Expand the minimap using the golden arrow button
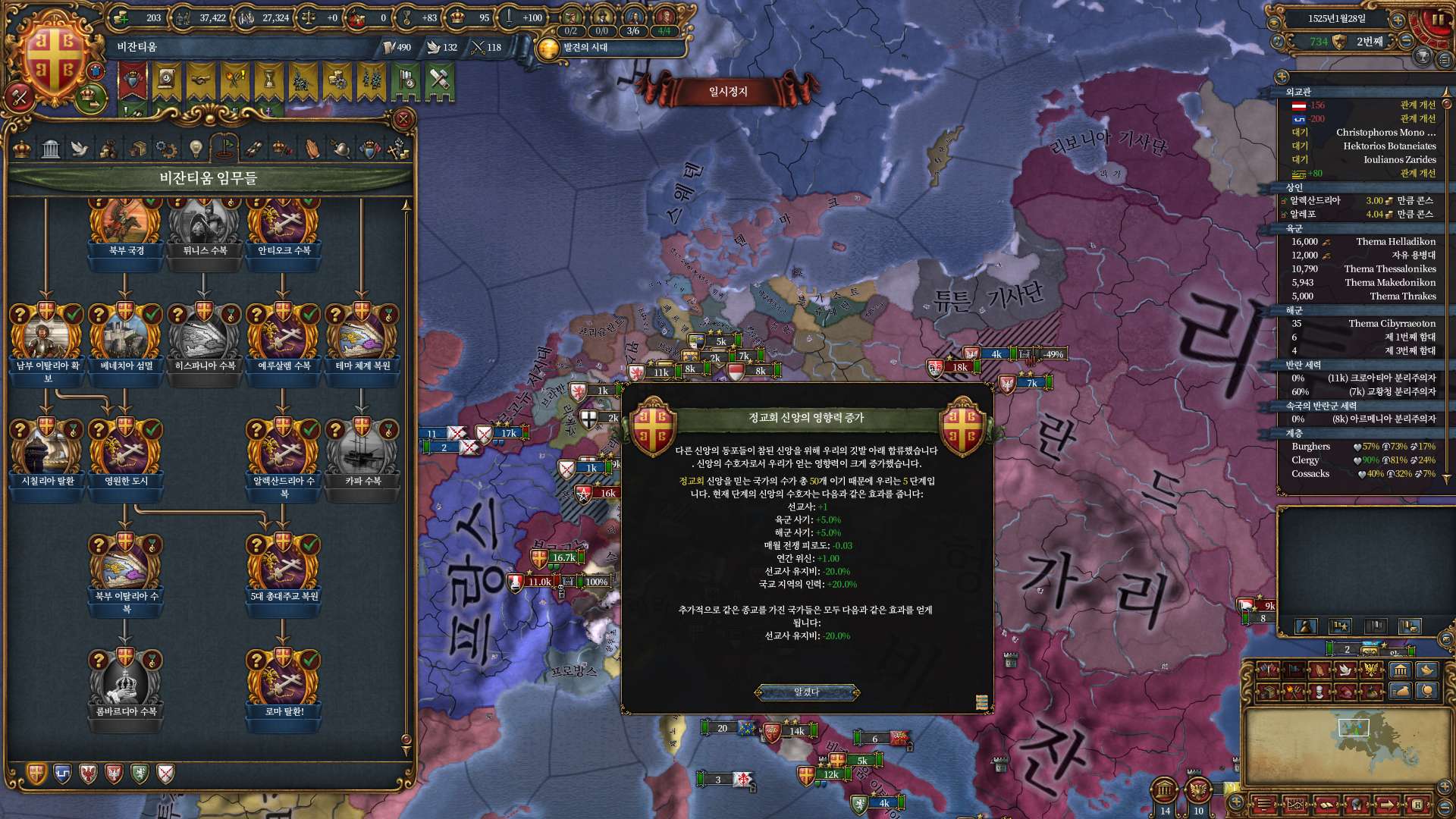The height and width of the screenshot is (819, 1456). pyautogui.click(x=1444, y=787)
